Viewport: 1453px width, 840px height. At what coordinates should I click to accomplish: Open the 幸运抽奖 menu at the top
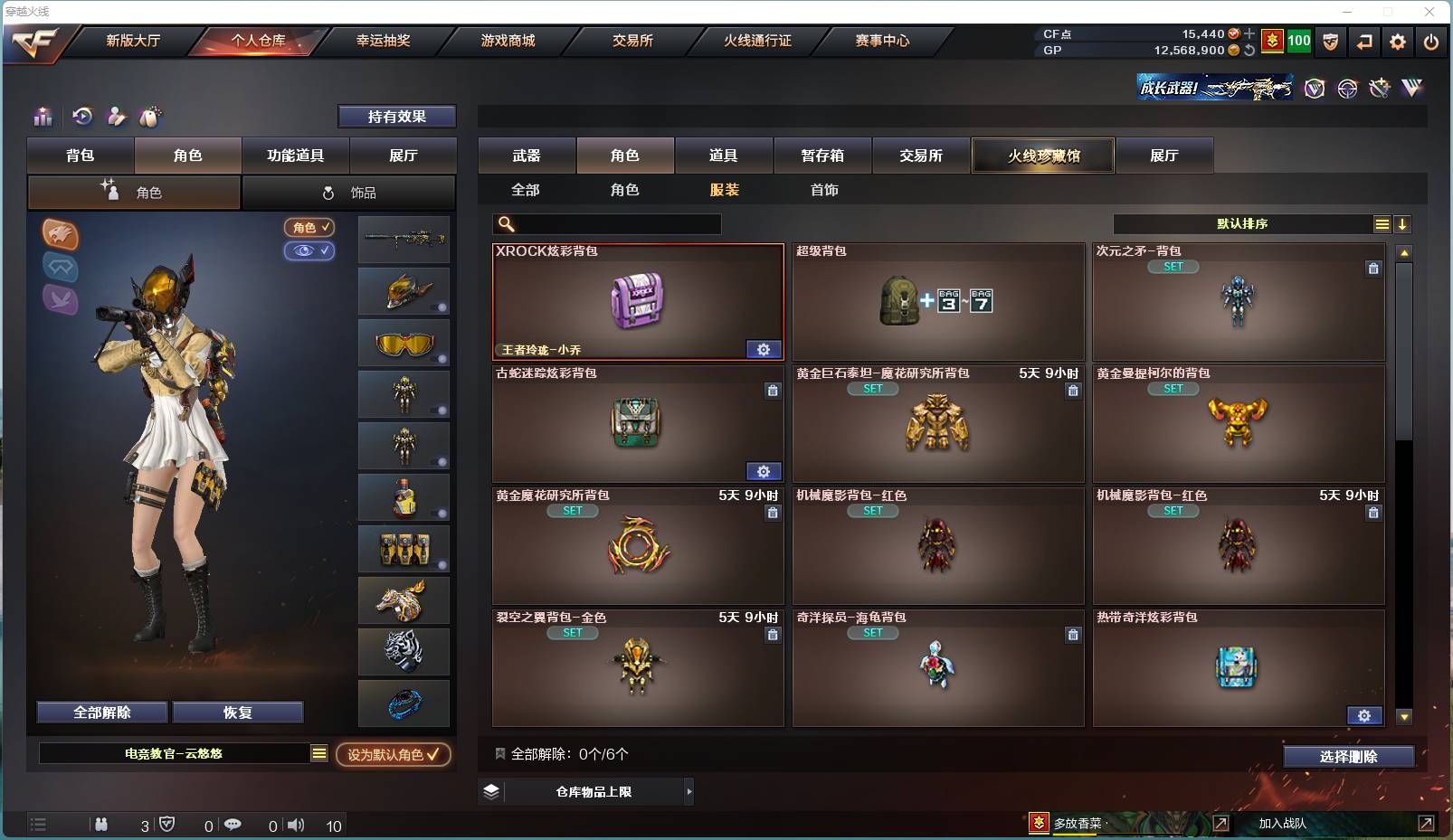point(382,41)
